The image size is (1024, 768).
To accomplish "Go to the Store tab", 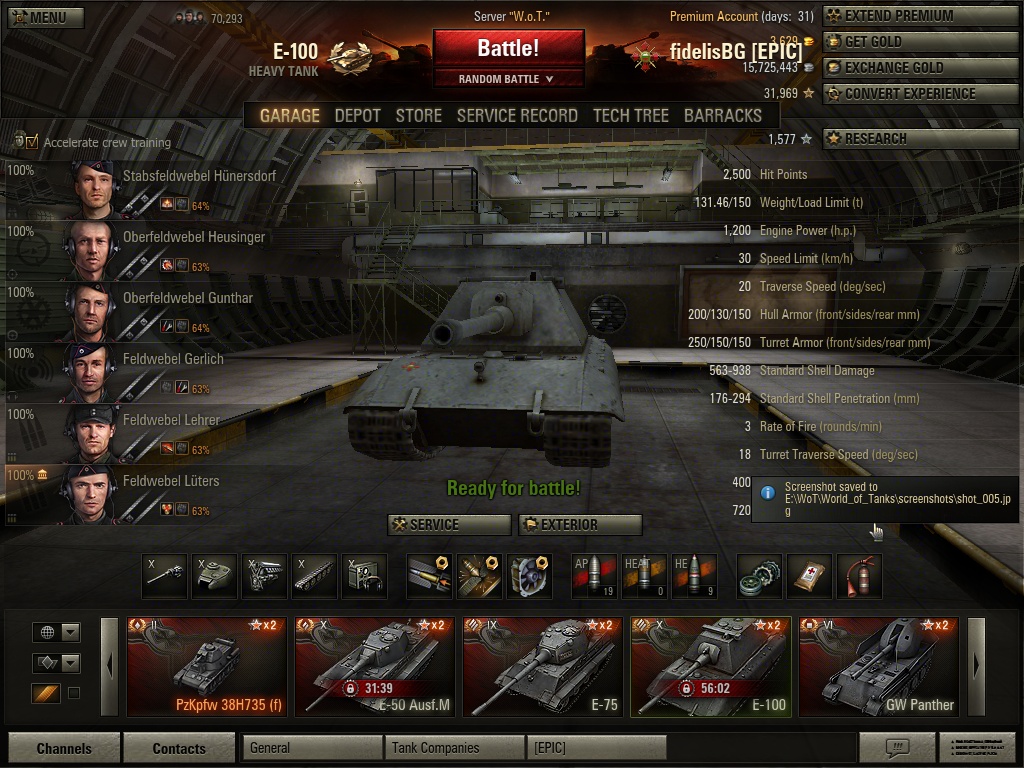I will (x=418, y=115).
